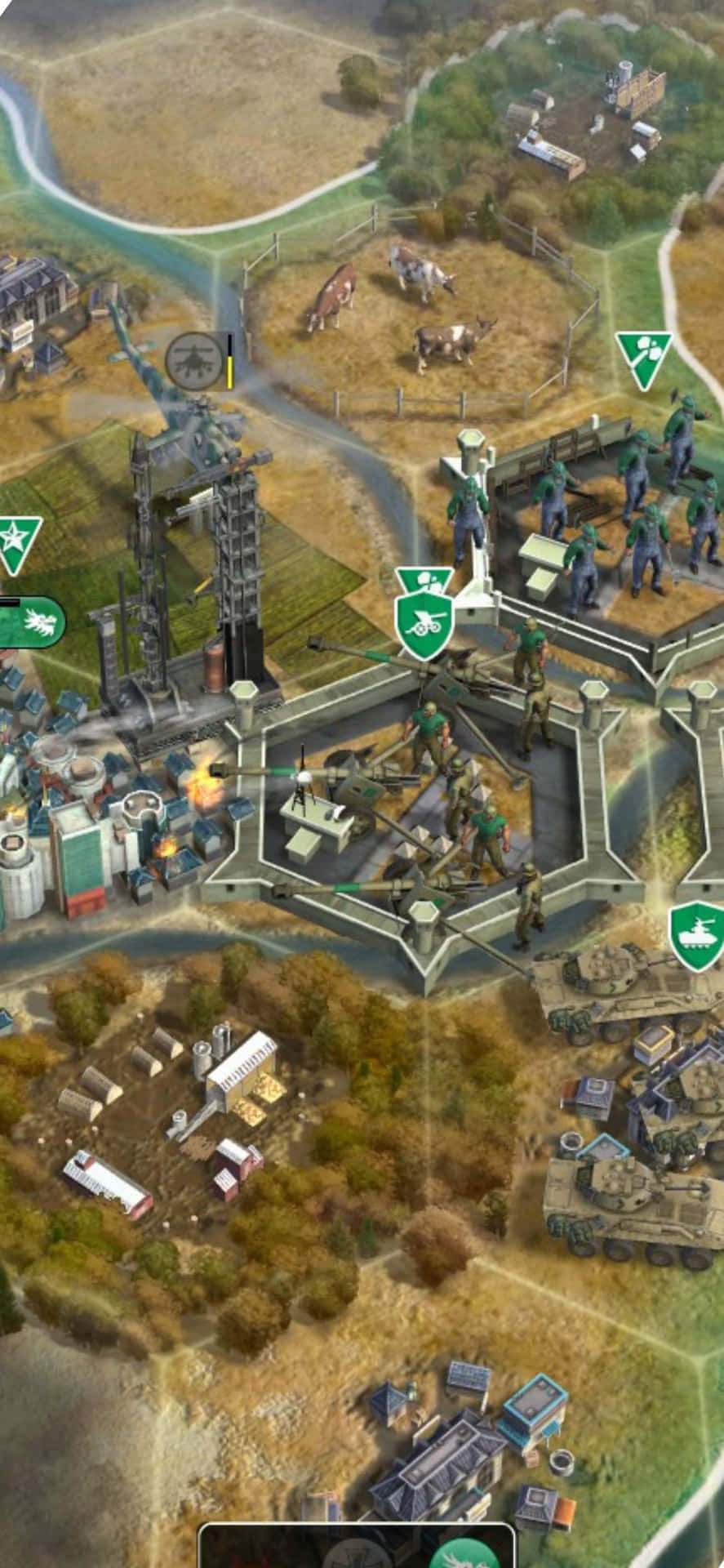Viewport: 724px width, 1568px height.
Task: Choose the worker flag stacked behind artillery shield
Action: coord(425,579)
